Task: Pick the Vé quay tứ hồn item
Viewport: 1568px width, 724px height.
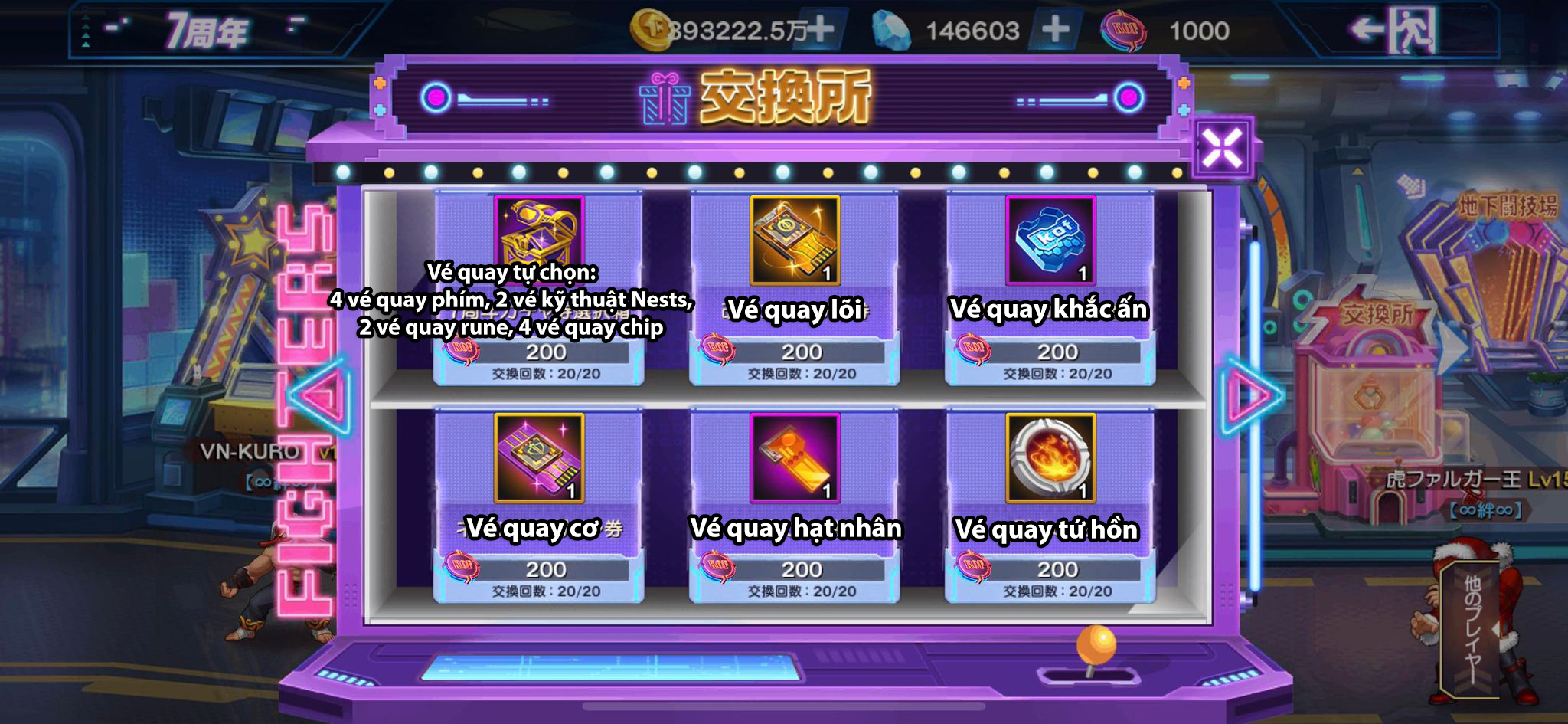Action: pyautogui.click(x=1050, y=458)
